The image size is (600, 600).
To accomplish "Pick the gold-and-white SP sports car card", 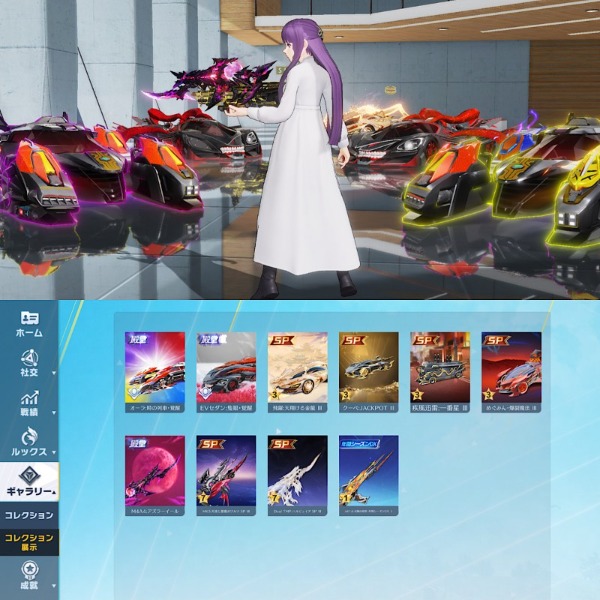I will (297, 370).
